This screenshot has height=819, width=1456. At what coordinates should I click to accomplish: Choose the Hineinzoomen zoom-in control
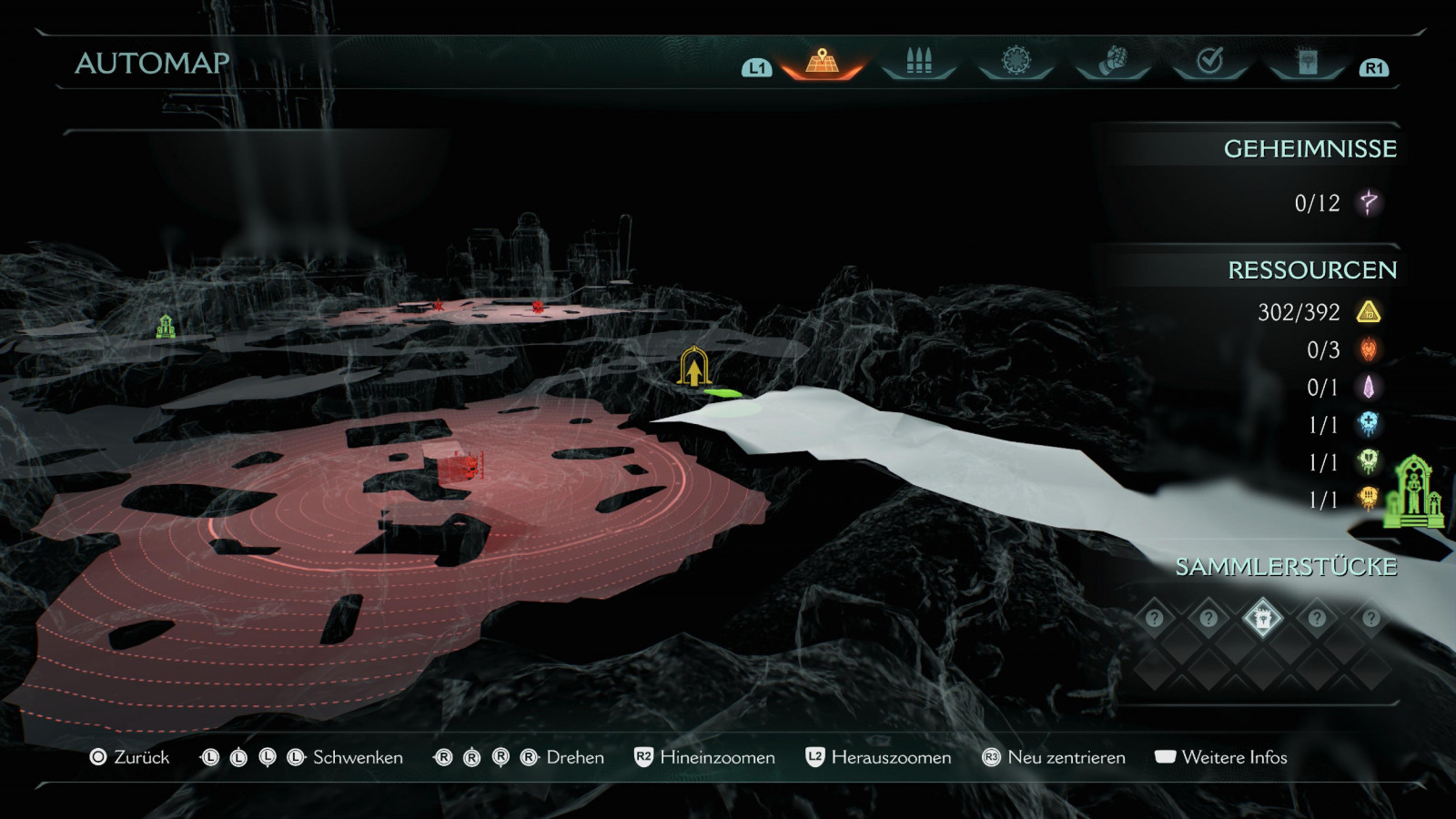coord(705,757)
